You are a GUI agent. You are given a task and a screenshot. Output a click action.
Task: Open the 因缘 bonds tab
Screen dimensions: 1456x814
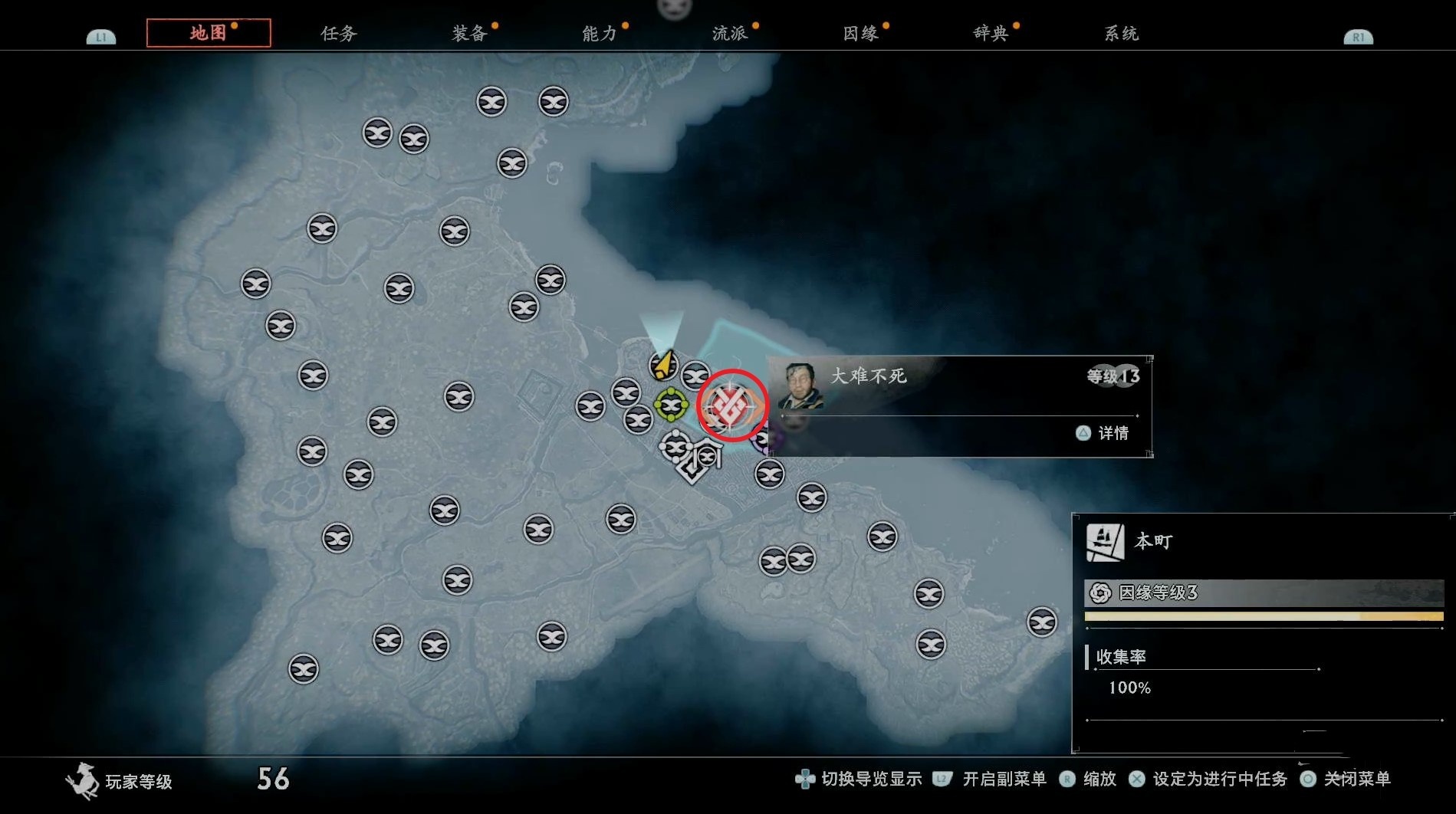(x=860, y=33)
